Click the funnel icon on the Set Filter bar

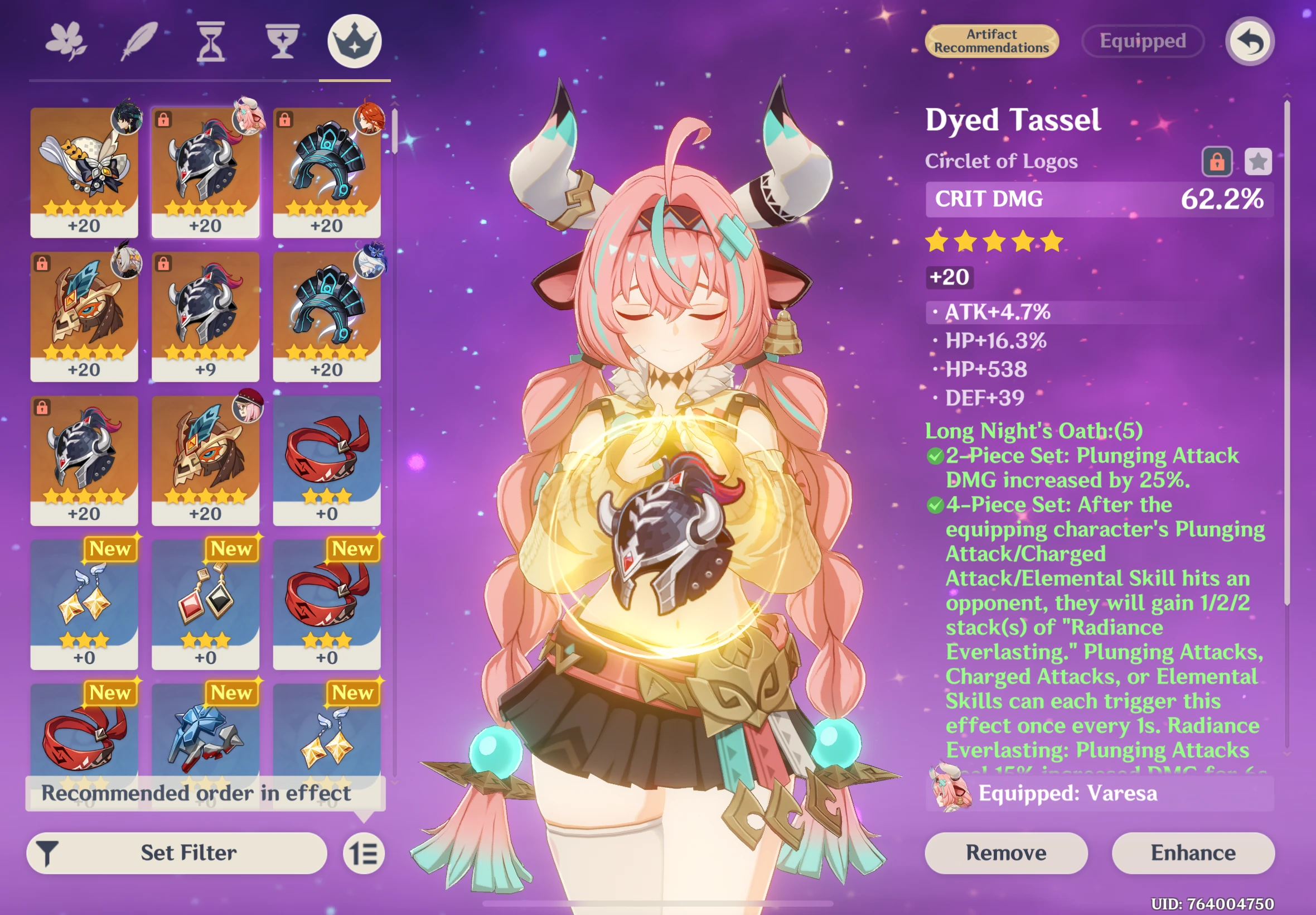[49, 853]
